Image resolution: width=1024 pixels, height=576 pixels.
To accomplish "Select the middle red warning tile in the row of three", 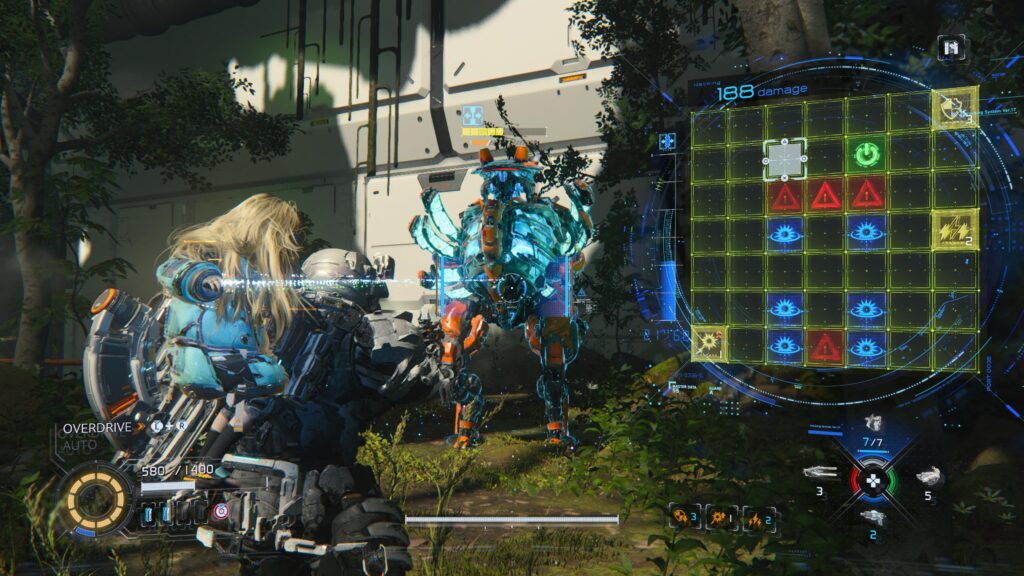I will [825, 193].
